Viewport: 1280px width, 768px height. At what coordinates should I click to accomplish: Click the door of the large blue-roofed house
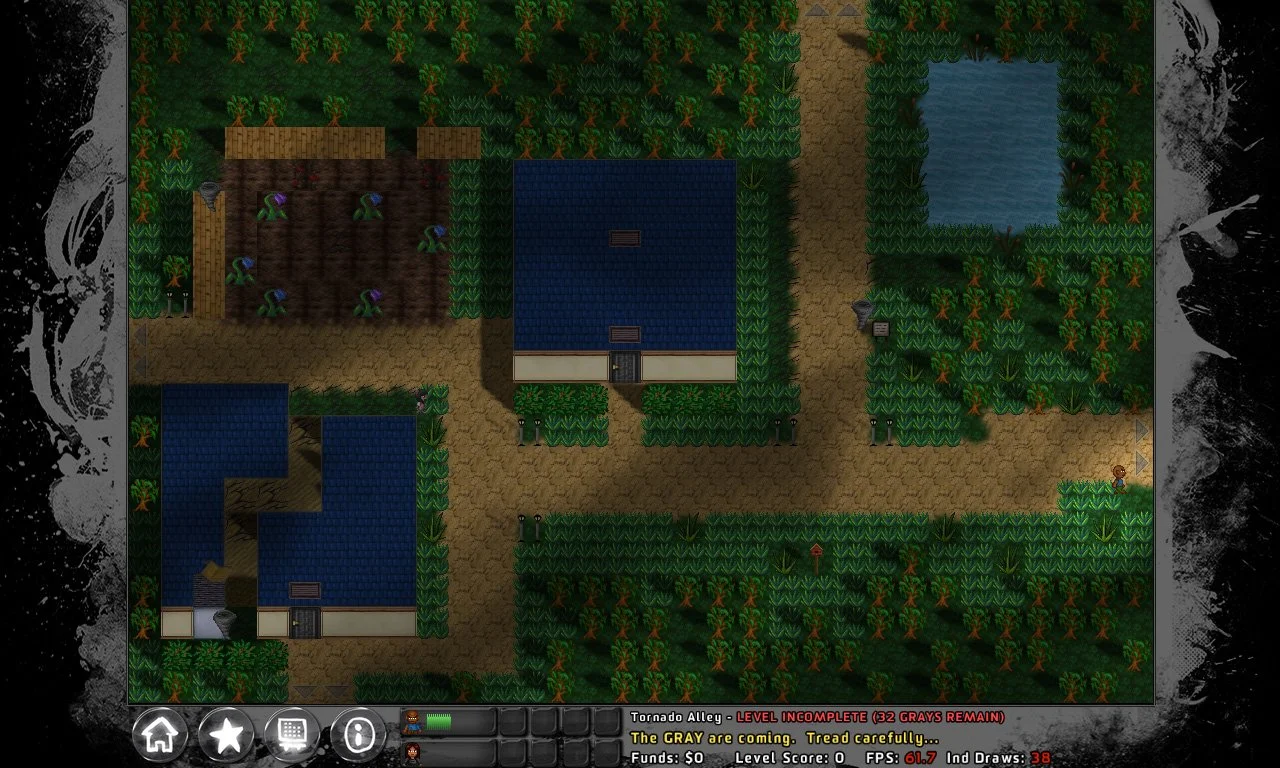pyautogui.click(x=622, y=368)
